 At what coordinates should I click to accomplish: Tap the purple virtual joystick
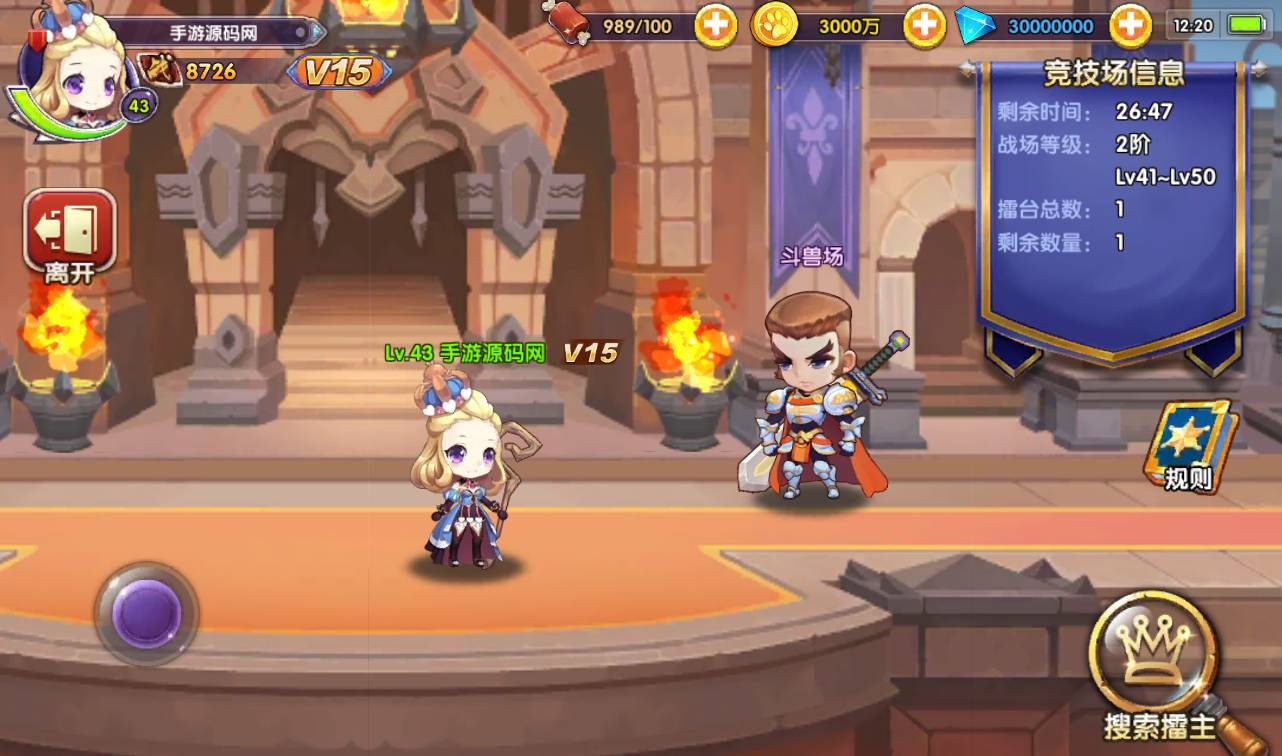147,613
